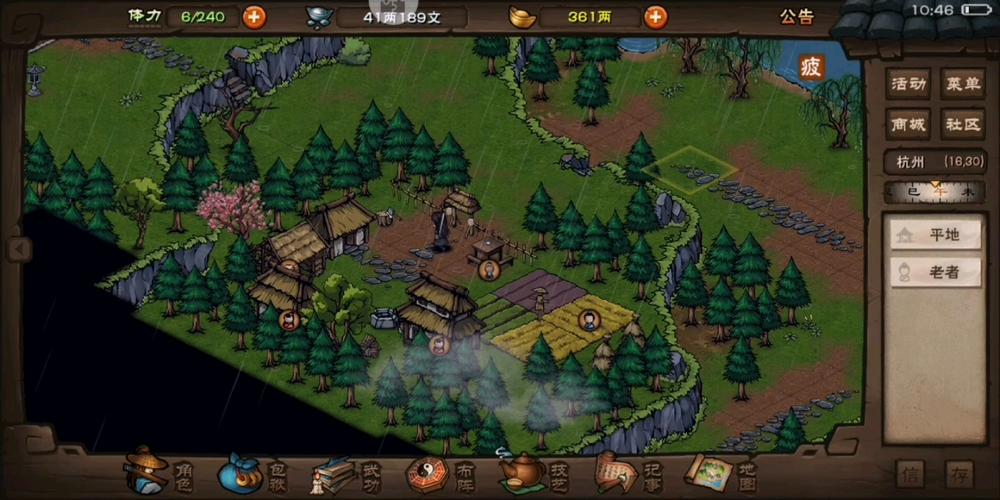Open the 商城 shop

(x=907, y=125)
